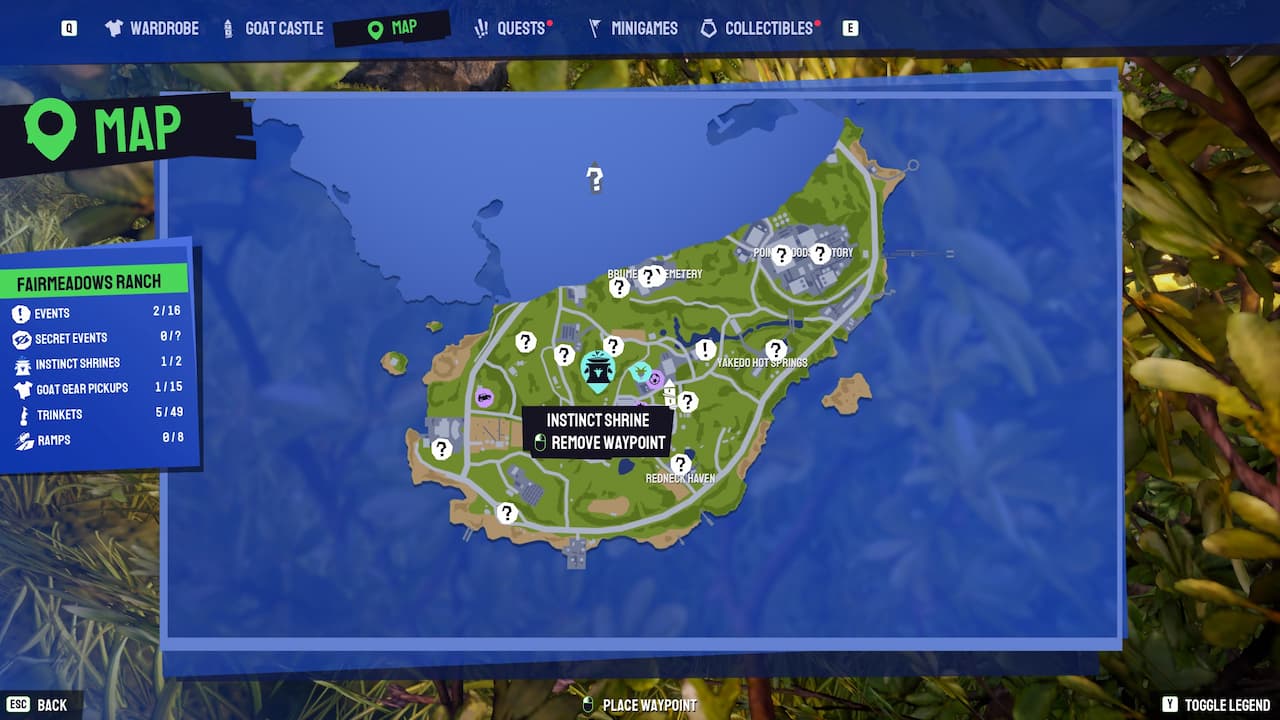Select the Instinct Shrine marker on the map
The height and width of the screenshot is (720, 1280).
coord(597,370)
